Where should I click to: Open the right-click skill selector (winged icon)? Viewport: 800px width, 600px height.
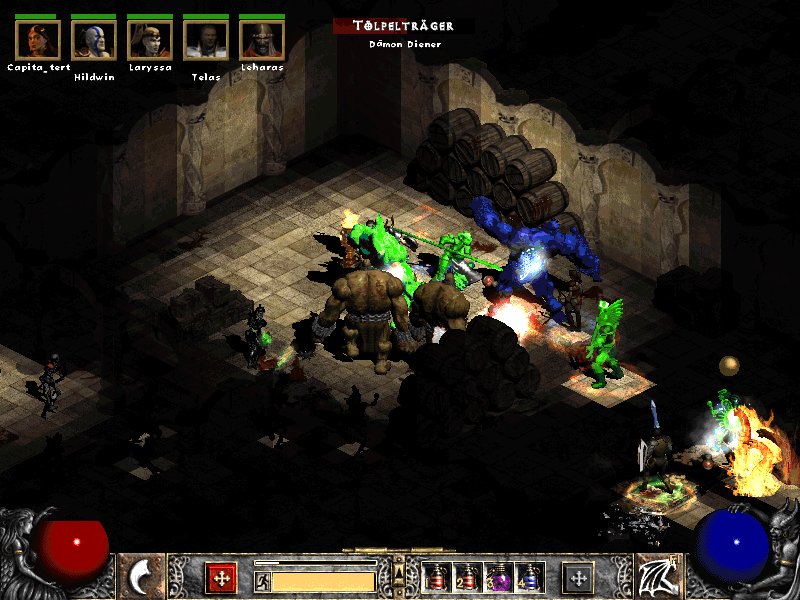click(x=658, y=576)
